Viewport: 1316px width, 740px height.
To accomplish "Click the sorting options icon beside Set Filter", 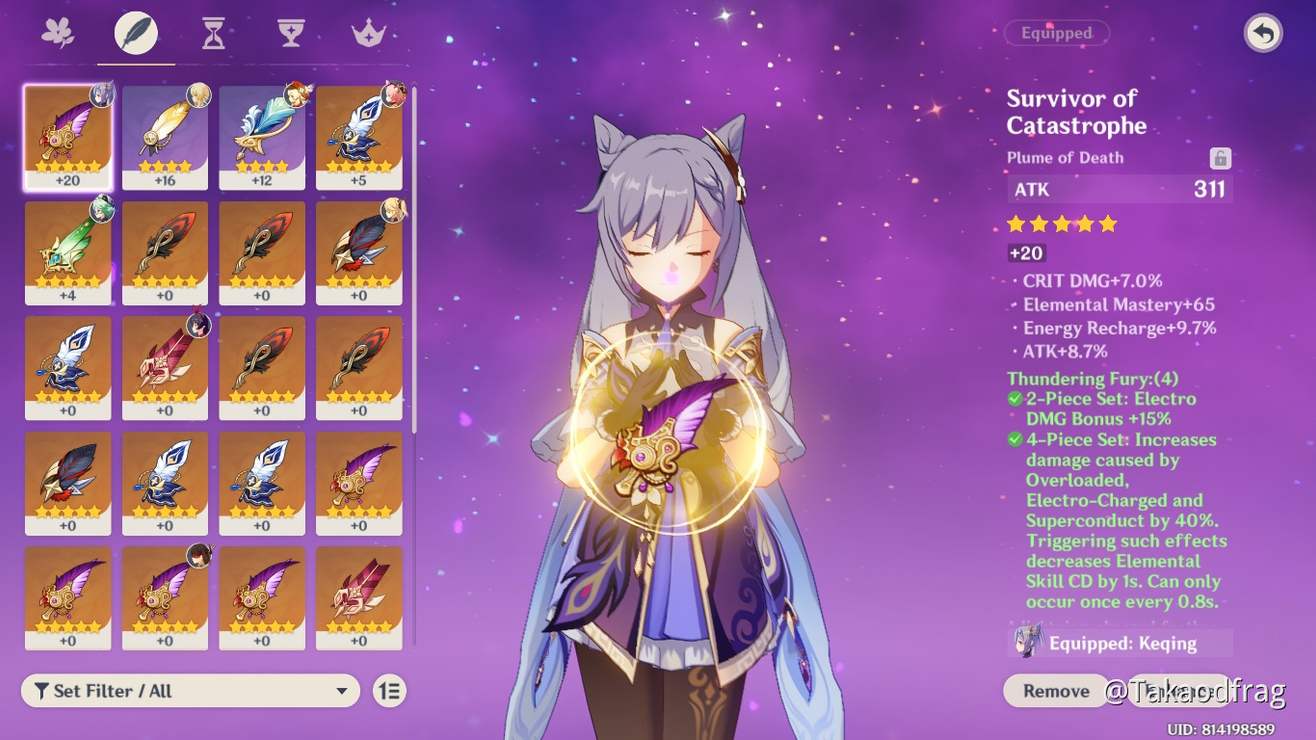I will (x=389, y=690).
